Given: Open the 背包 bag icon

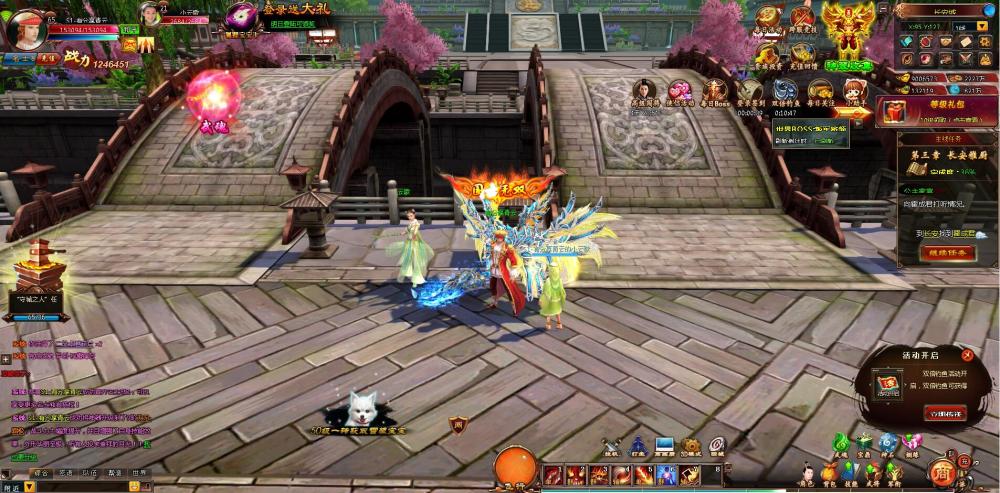Looking at the screenshot, I should click(829, 472).
